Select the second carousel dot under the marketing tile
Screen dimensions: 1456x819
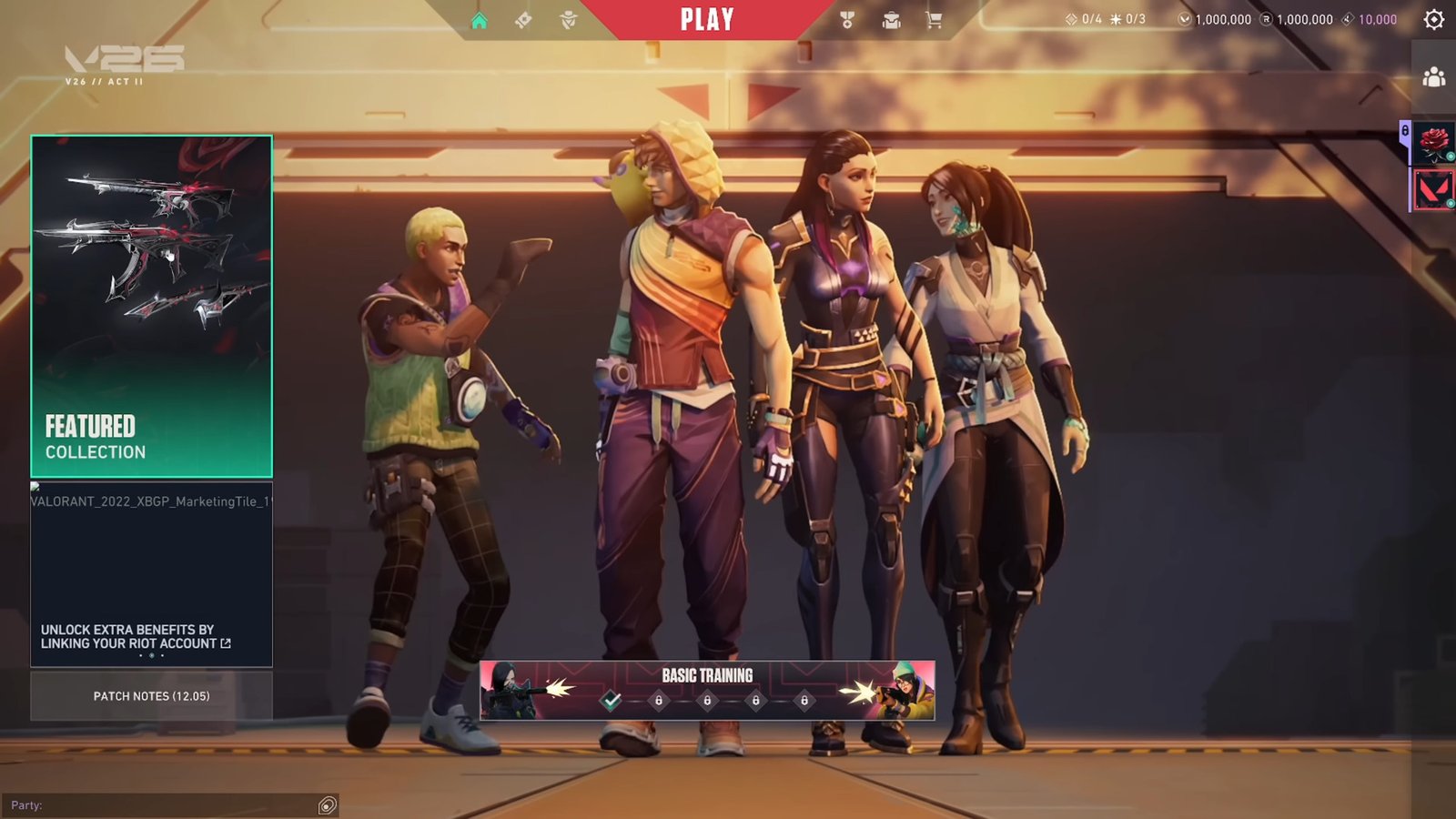[x=152, y=655]
